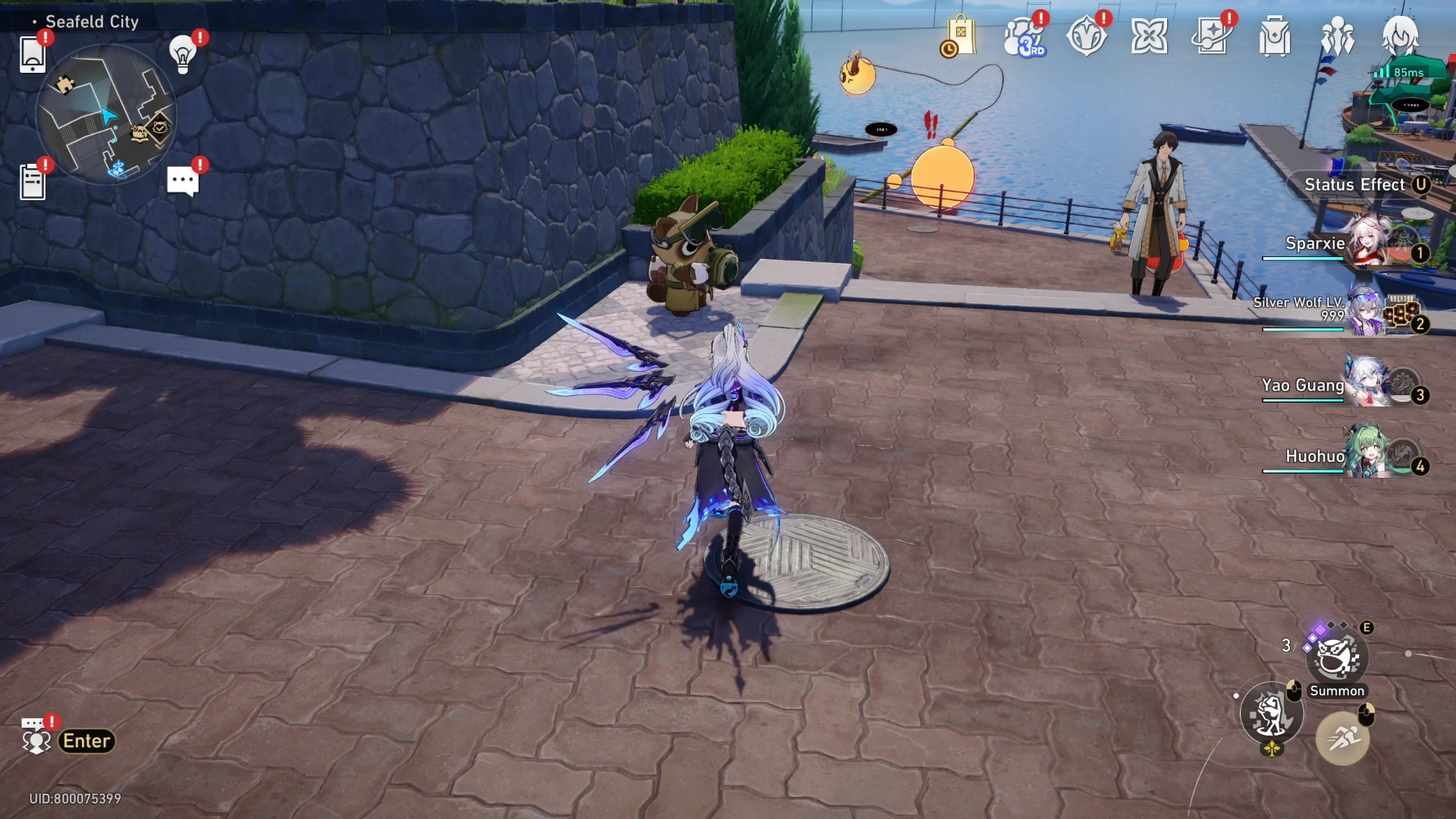
Task: Click the Enter multiplayer button
Action: [86, 741]
